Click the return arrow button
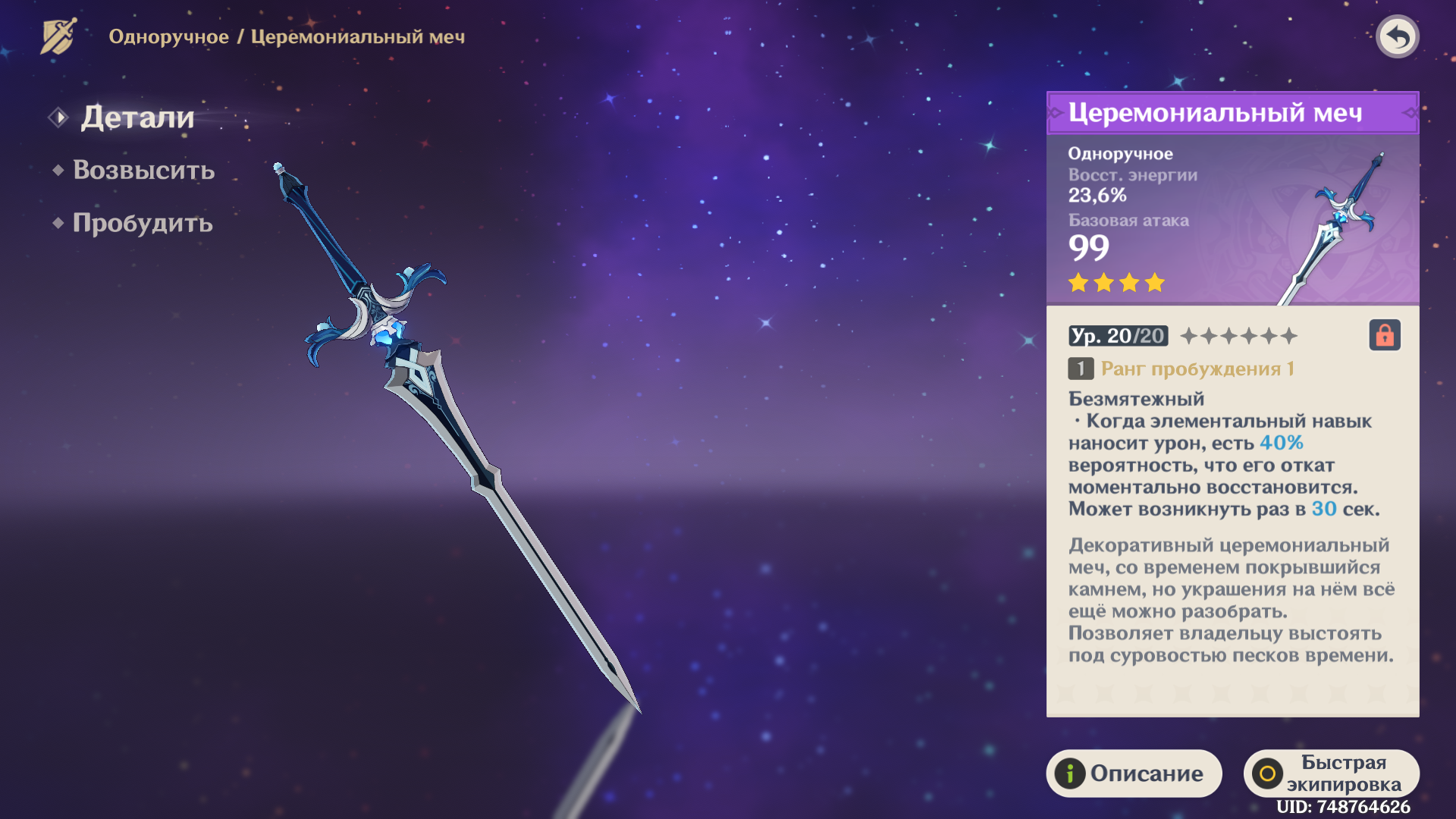Viewport: 1456px width, 819px height. point(1397,36)
